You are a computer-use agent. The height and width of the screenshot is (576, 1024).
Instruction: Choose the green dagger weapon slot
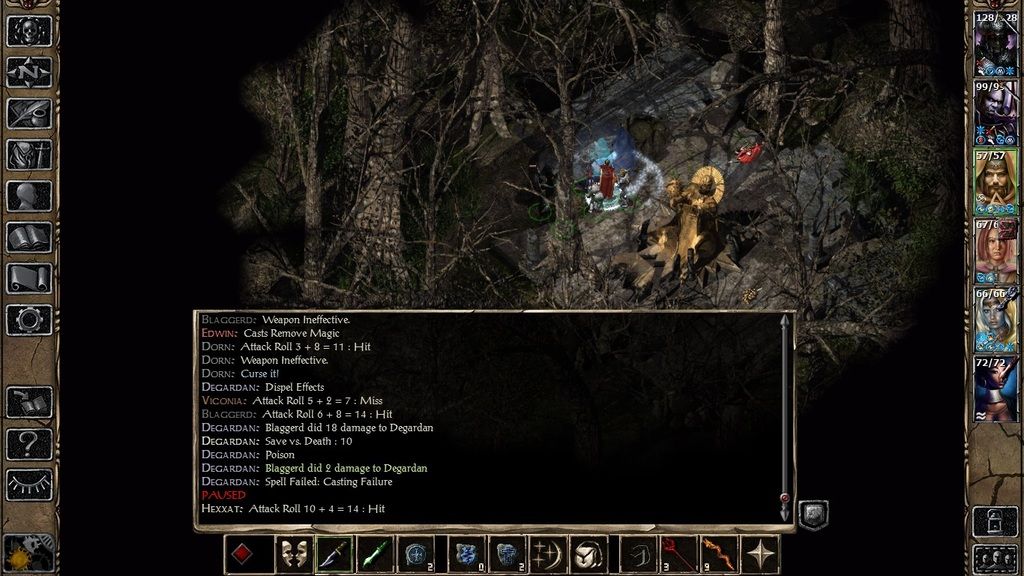376,554
